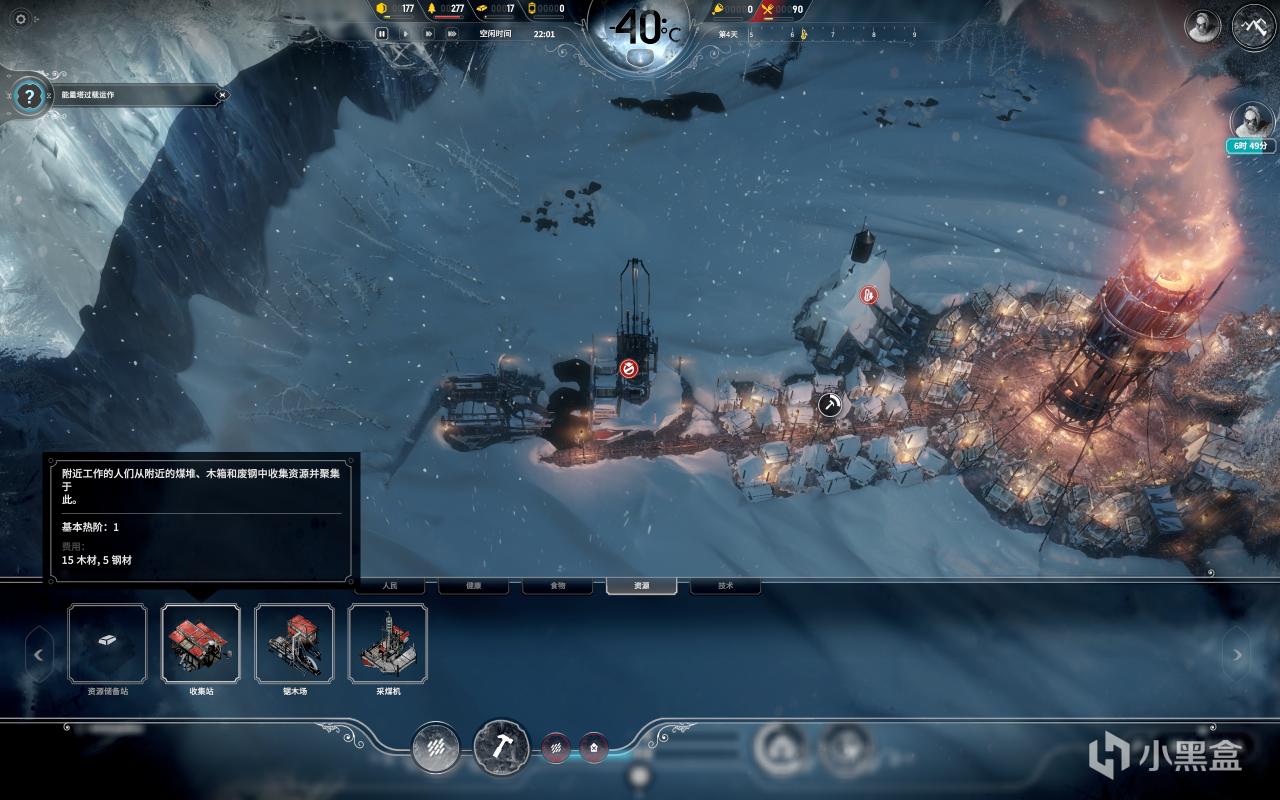
Task: Set game speed to triple fast-forward
Action: [452, 33]
